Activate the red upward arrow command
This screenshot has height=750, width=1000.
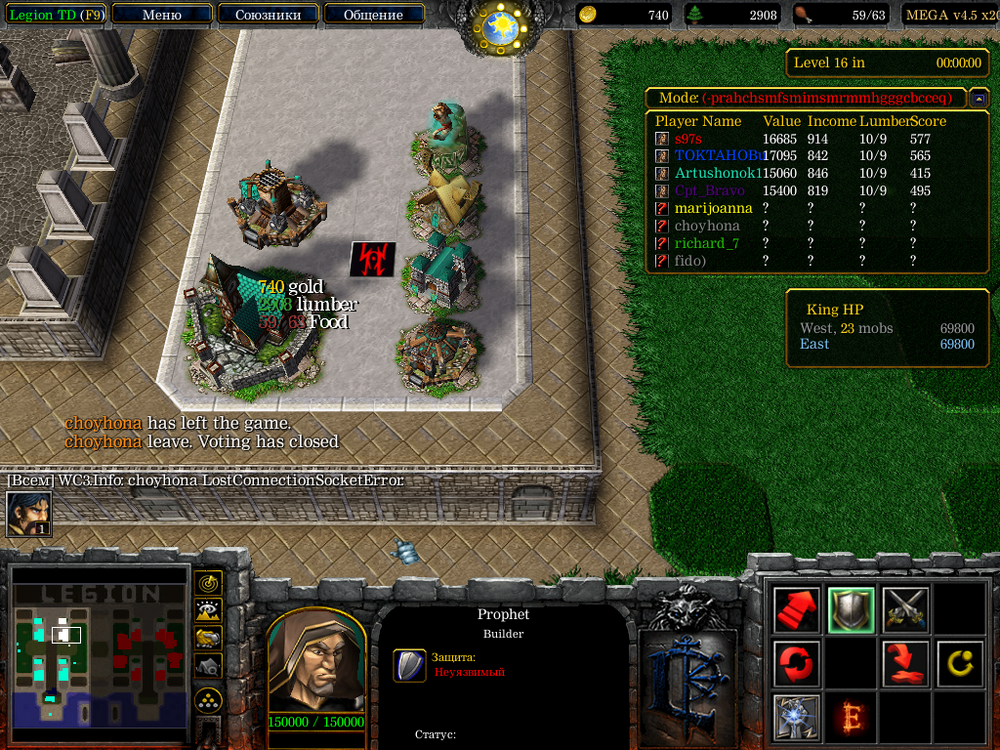pyautogui.click(x=797, y=610)
